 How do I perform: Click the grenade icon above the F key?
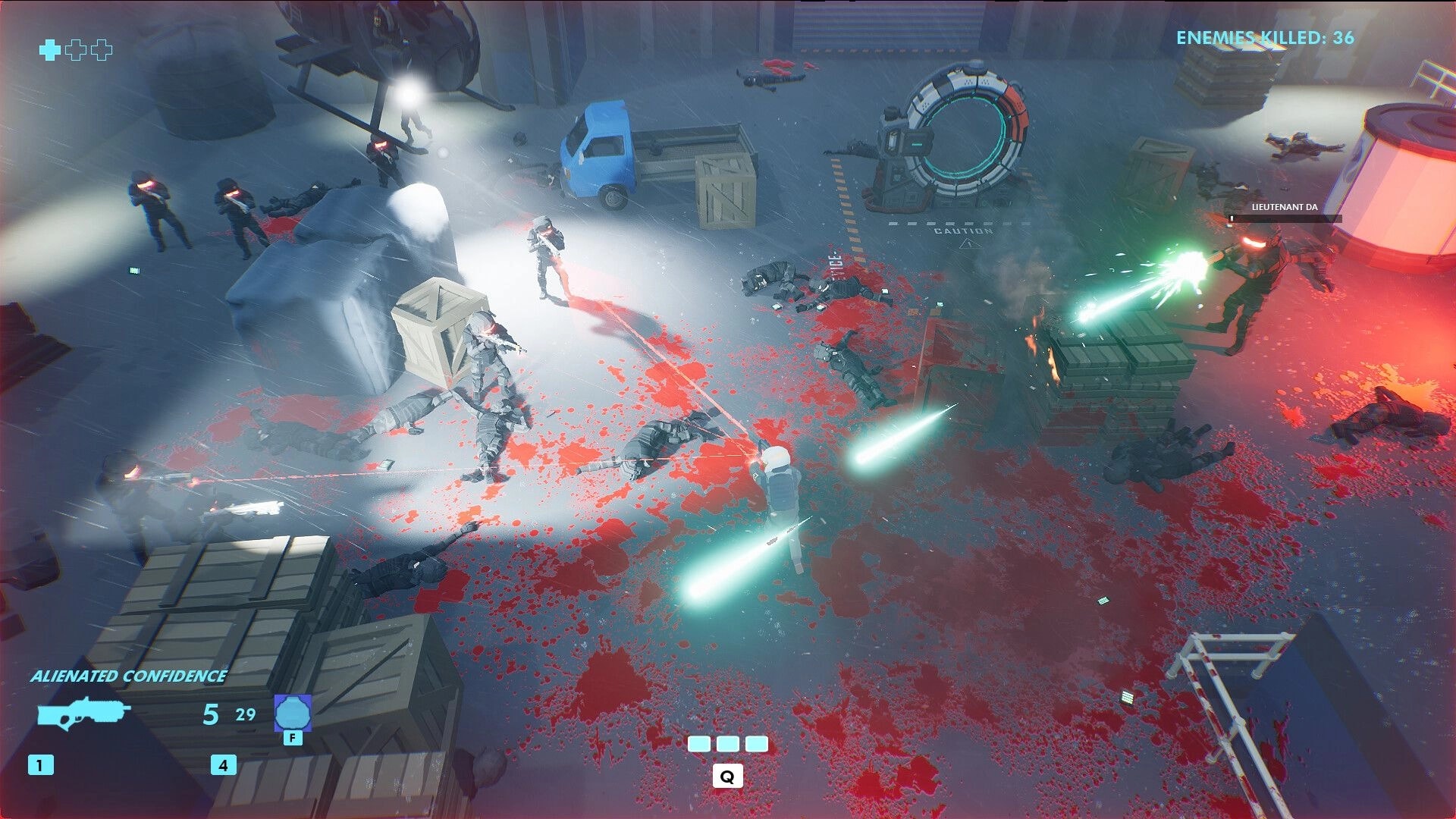pos(294,712)
